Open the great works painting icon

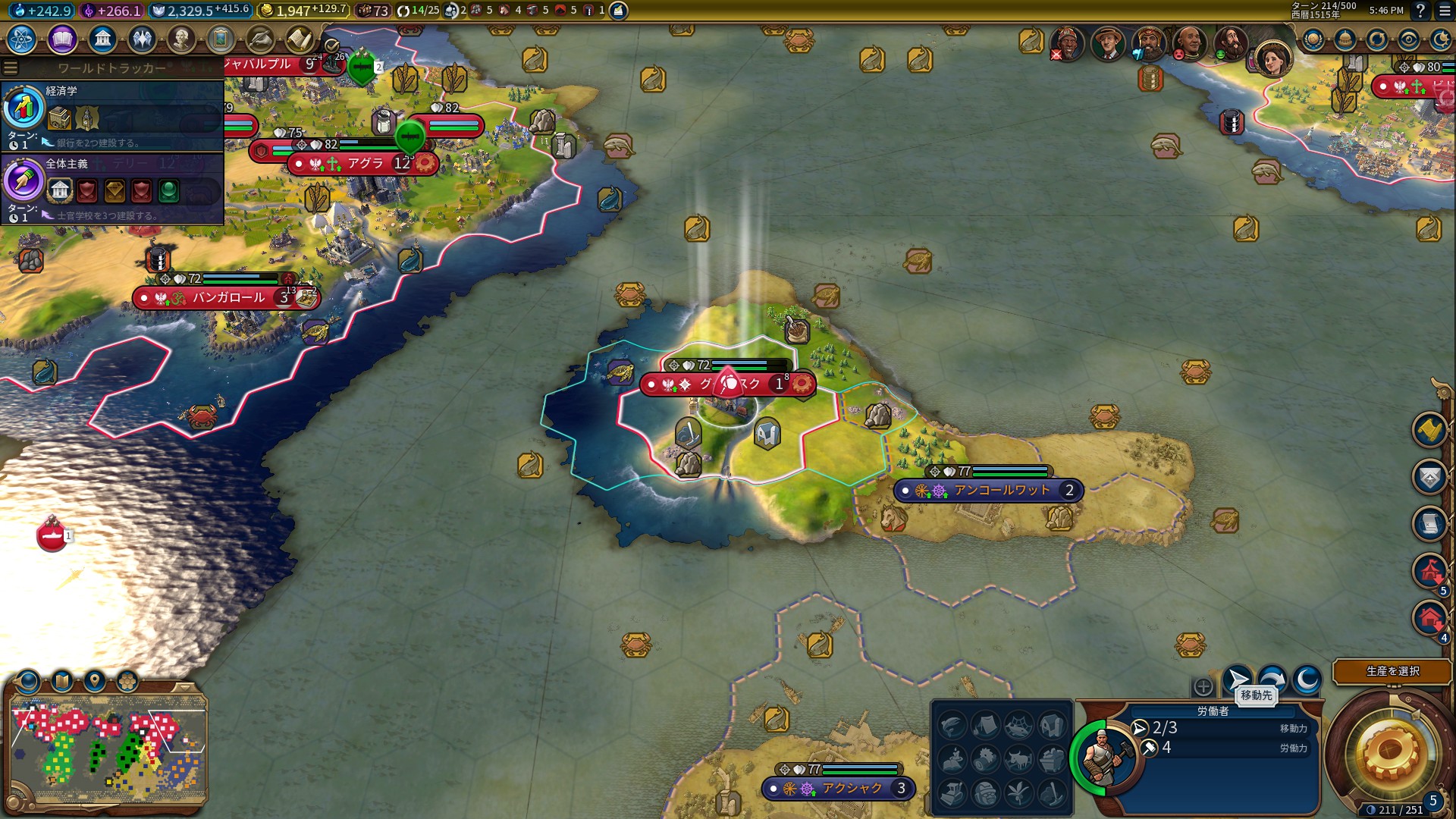(221, 39)
